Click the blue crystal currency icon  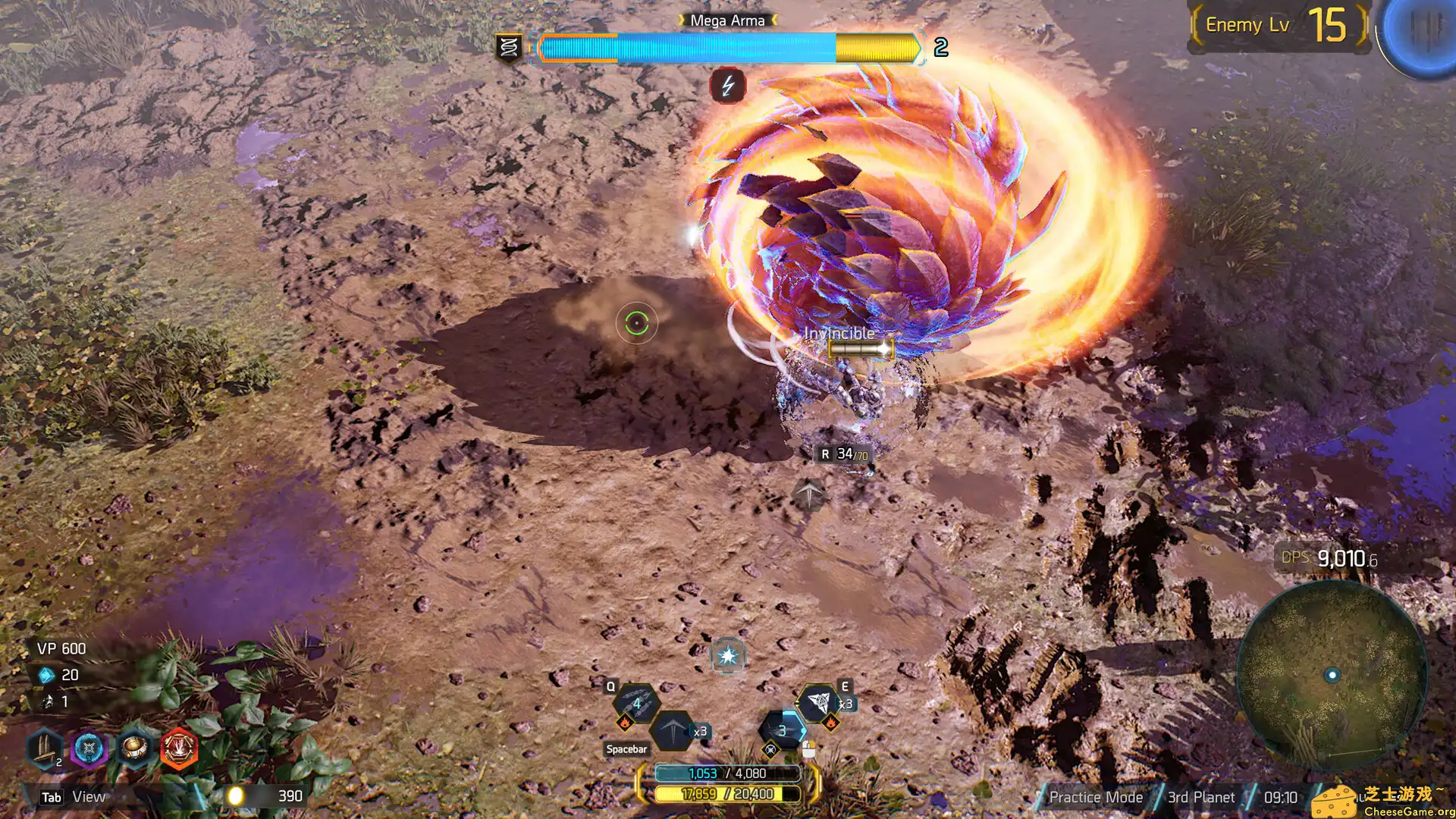47,675
